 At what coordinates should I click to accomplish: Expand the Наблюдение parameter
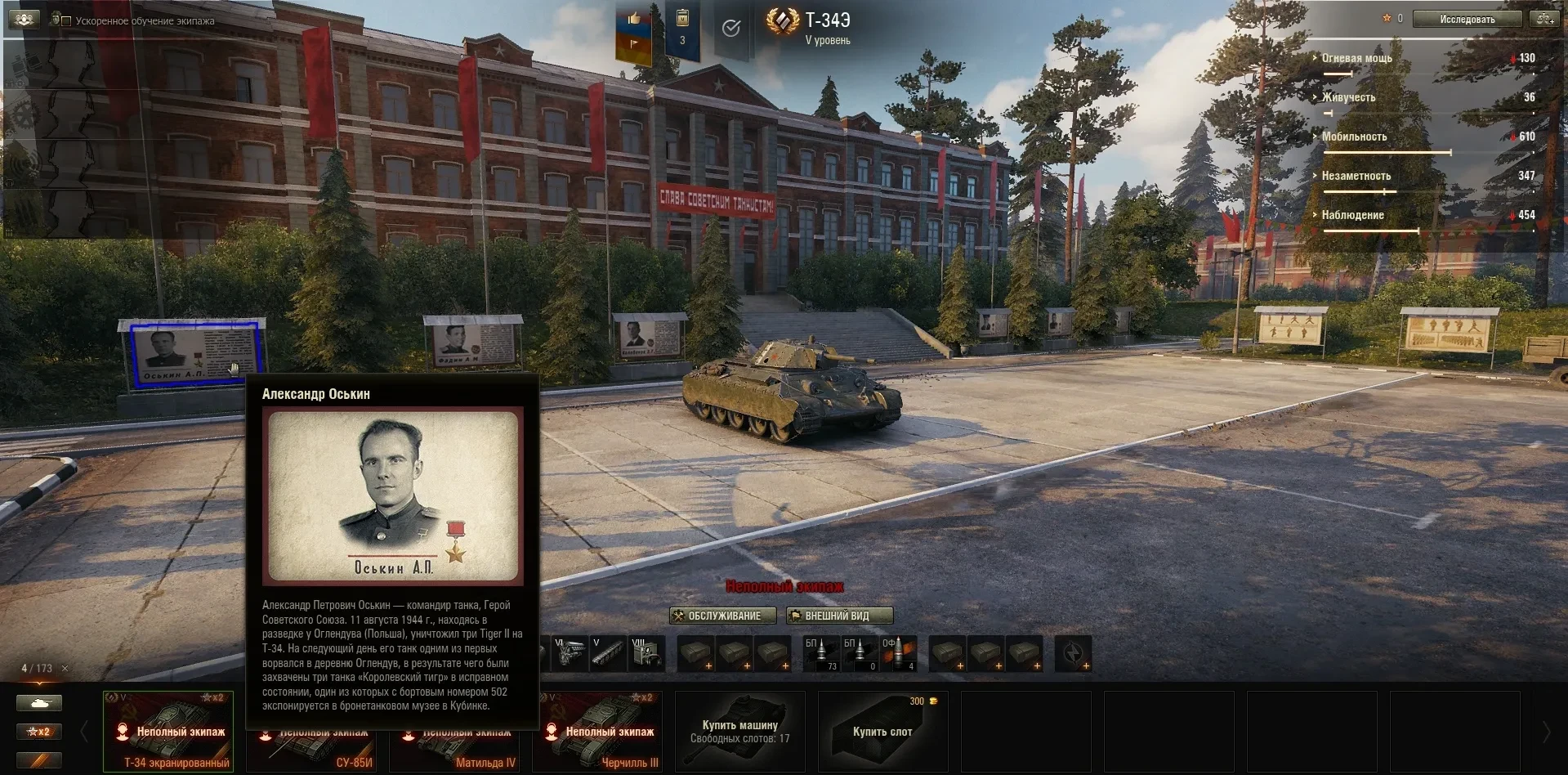coord(1352,215)
